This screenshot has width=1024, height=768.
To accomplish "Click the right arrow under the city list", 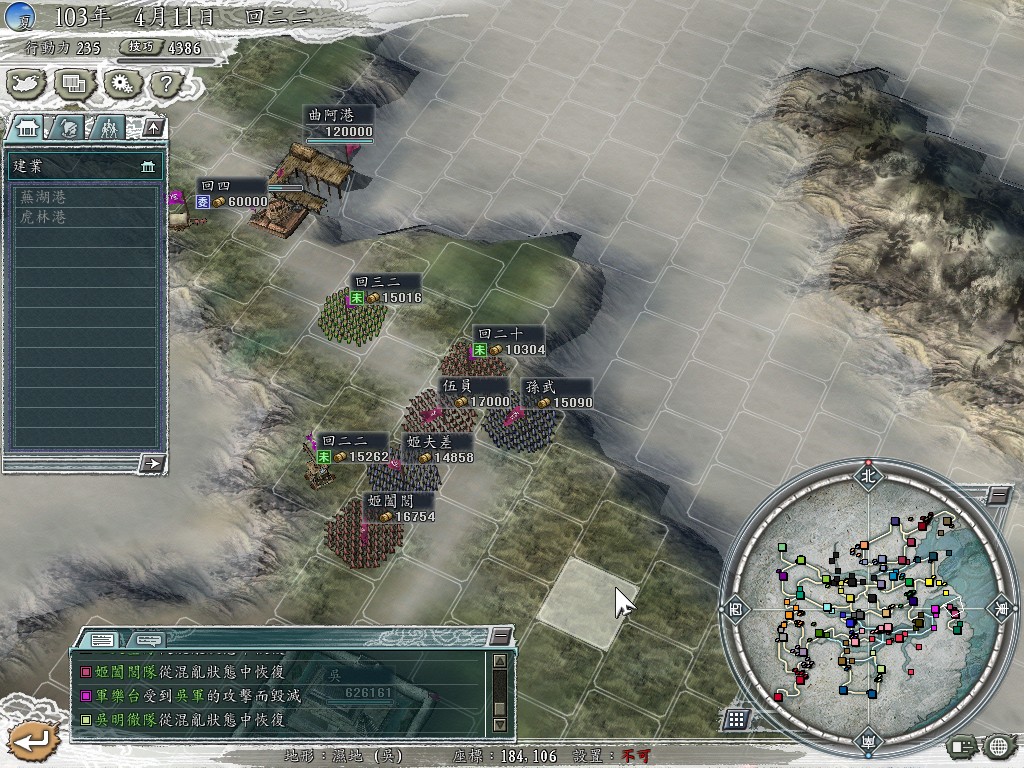I will click(x=152, y=462).
